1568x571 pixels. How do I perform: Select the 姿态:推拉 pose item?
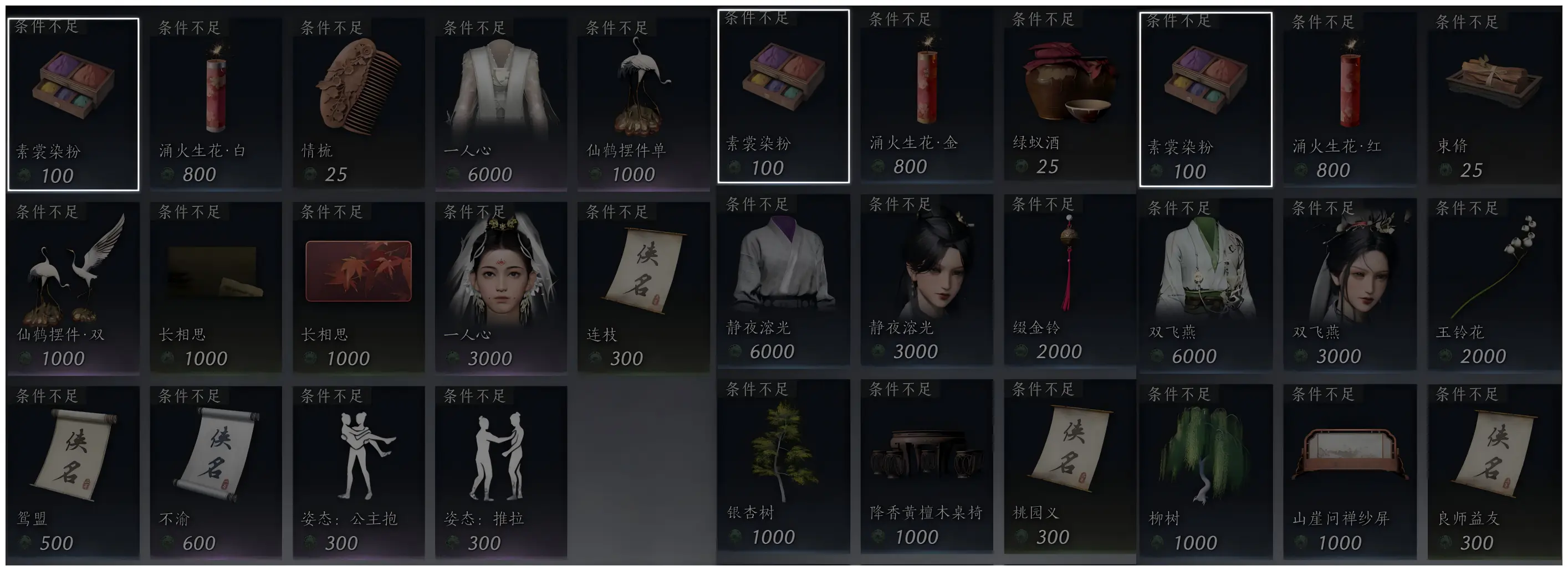point(501,471)
